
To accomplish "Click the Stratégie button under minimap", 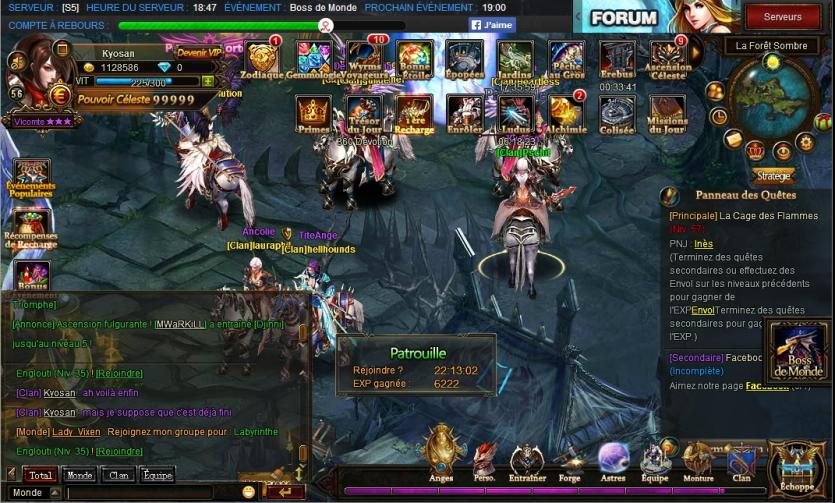I will [x=773, y=175].
